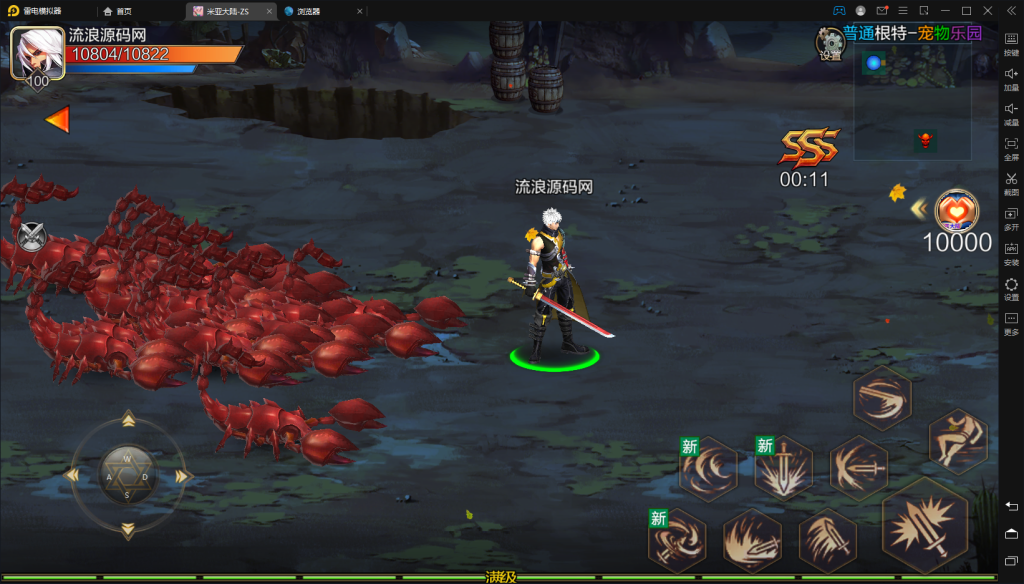Activate the sword thrust dash skill
Image resolution: width=1024 pixels, height=584 pixels.
click(x=859, y=468)
